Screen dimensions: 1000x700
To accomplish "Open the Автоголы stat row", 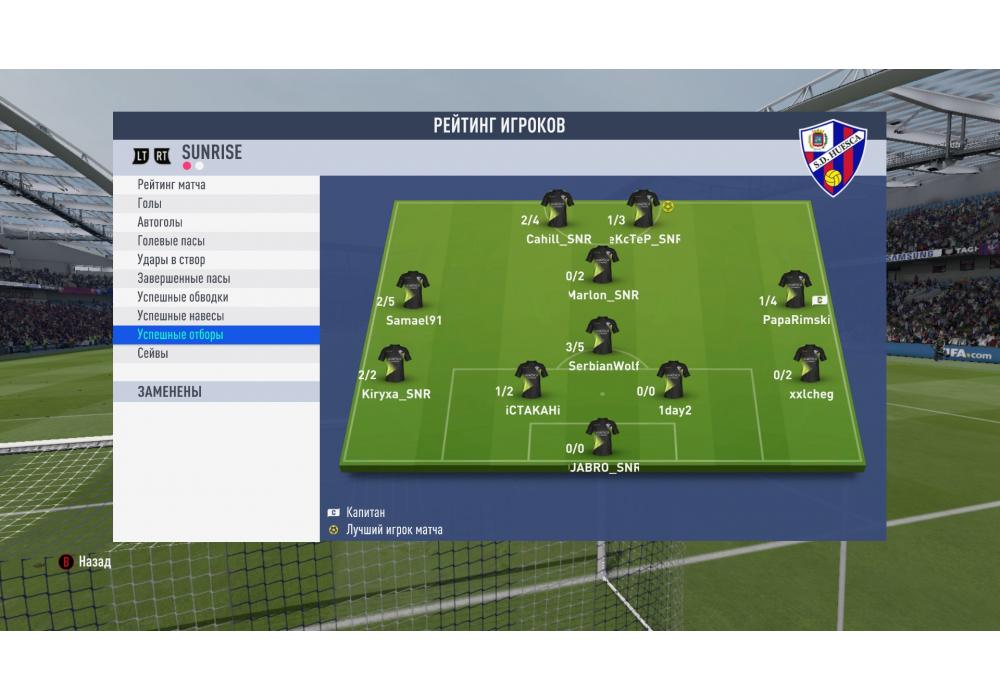I will pos(215,222).
